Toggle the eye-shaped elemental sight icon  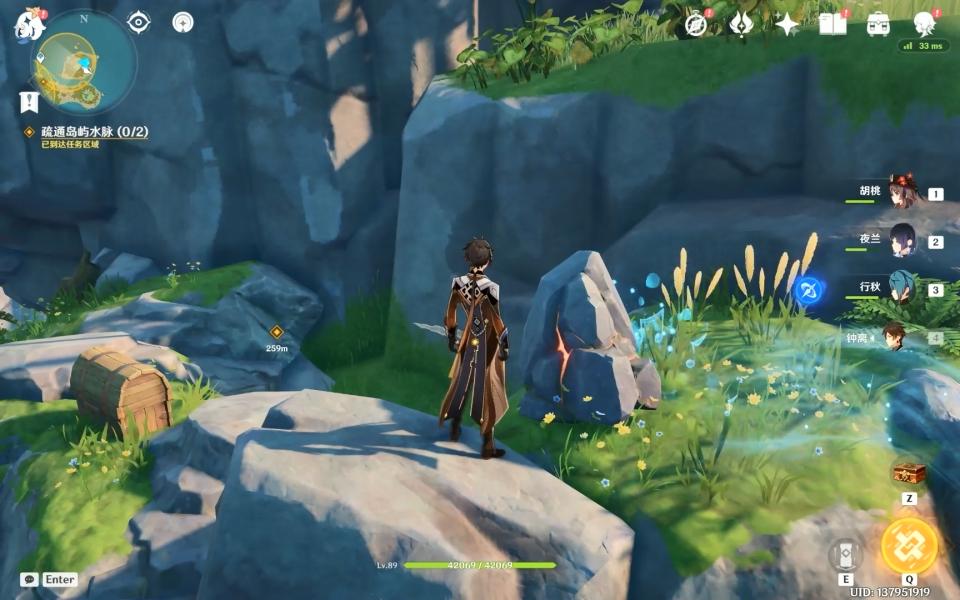pyautogui.click(x=139, y=21)
